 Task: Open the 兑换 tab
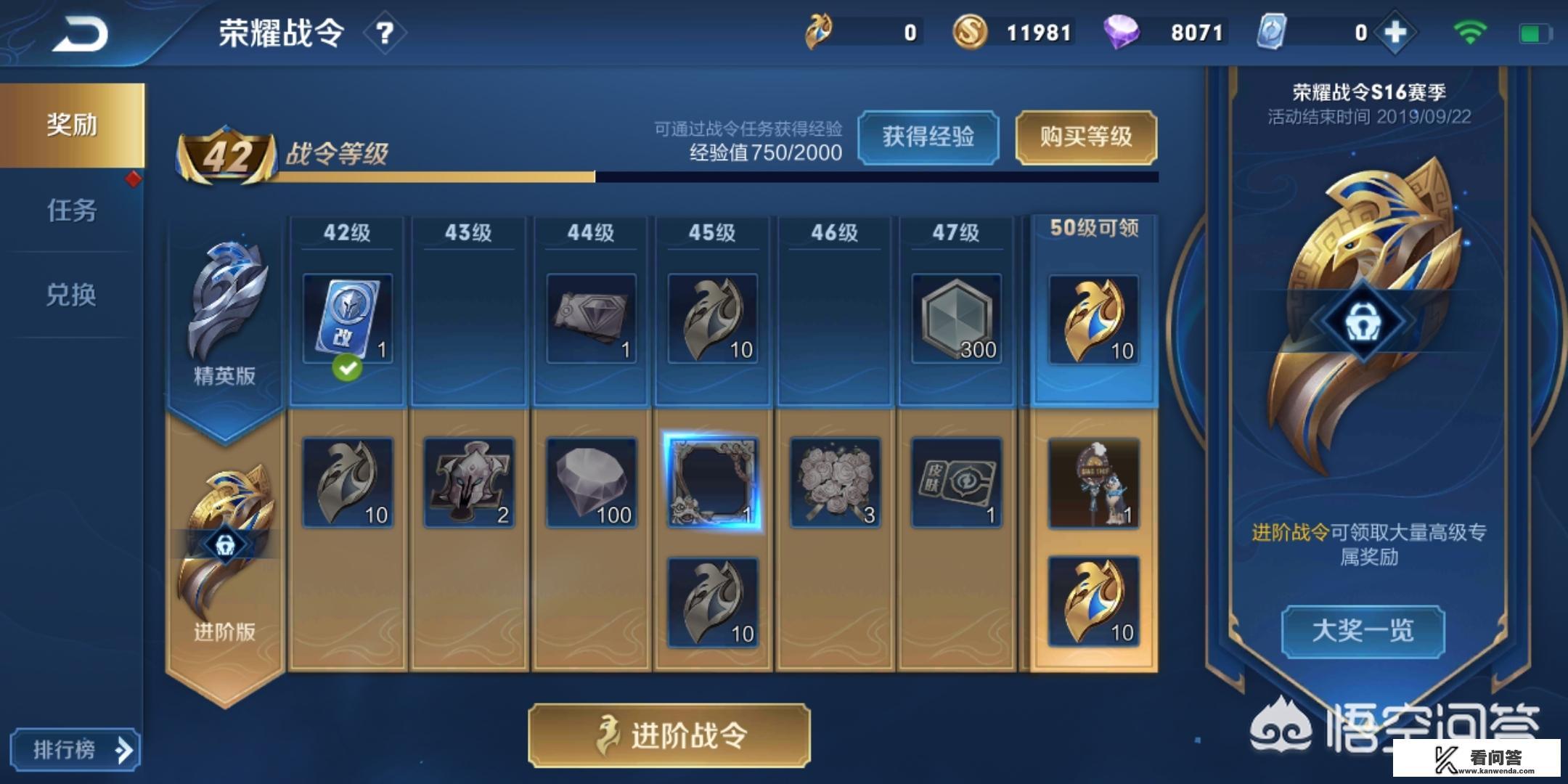point(70,295)
